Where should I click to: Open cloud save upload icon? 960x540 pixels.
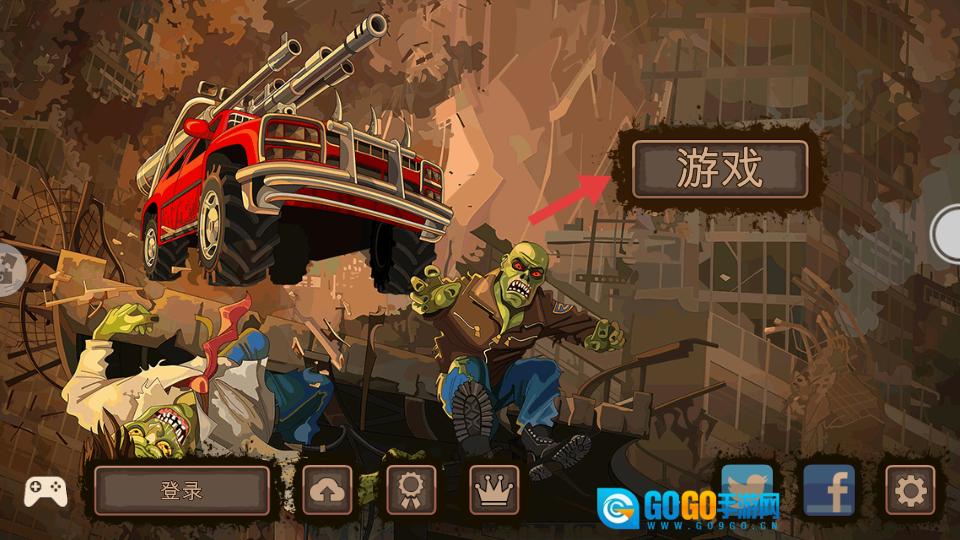click(328, 490)
